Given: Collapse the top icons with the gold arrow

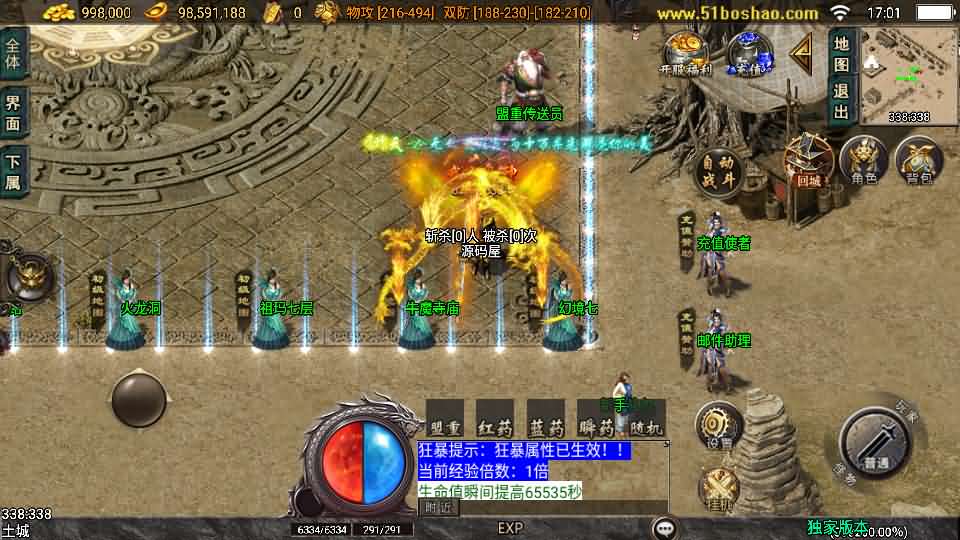Looking at the screenshot, I should pos(801,52).
